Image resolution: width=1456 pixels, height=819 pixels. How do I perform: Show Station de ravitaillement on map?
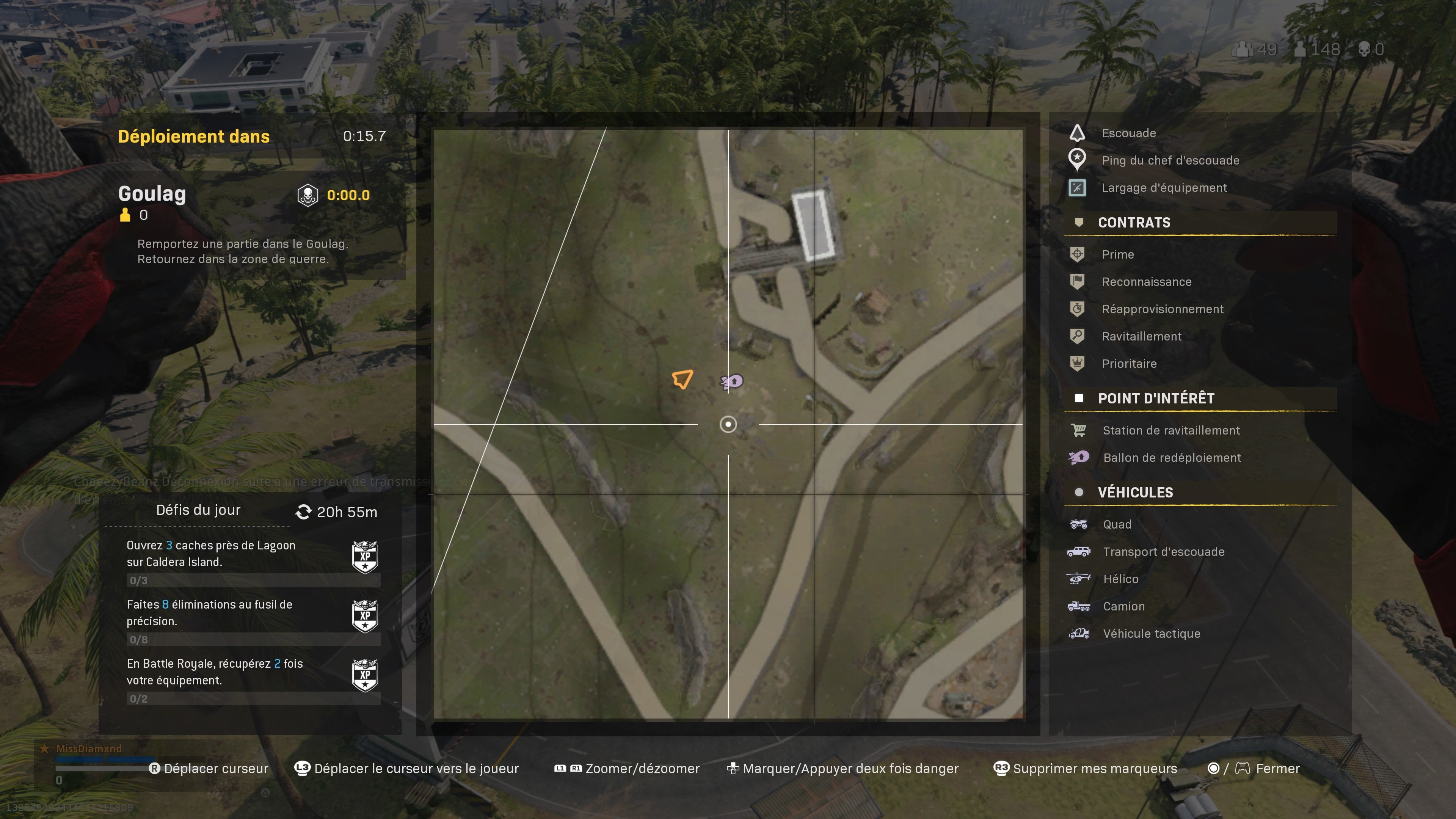point(1170,430)
